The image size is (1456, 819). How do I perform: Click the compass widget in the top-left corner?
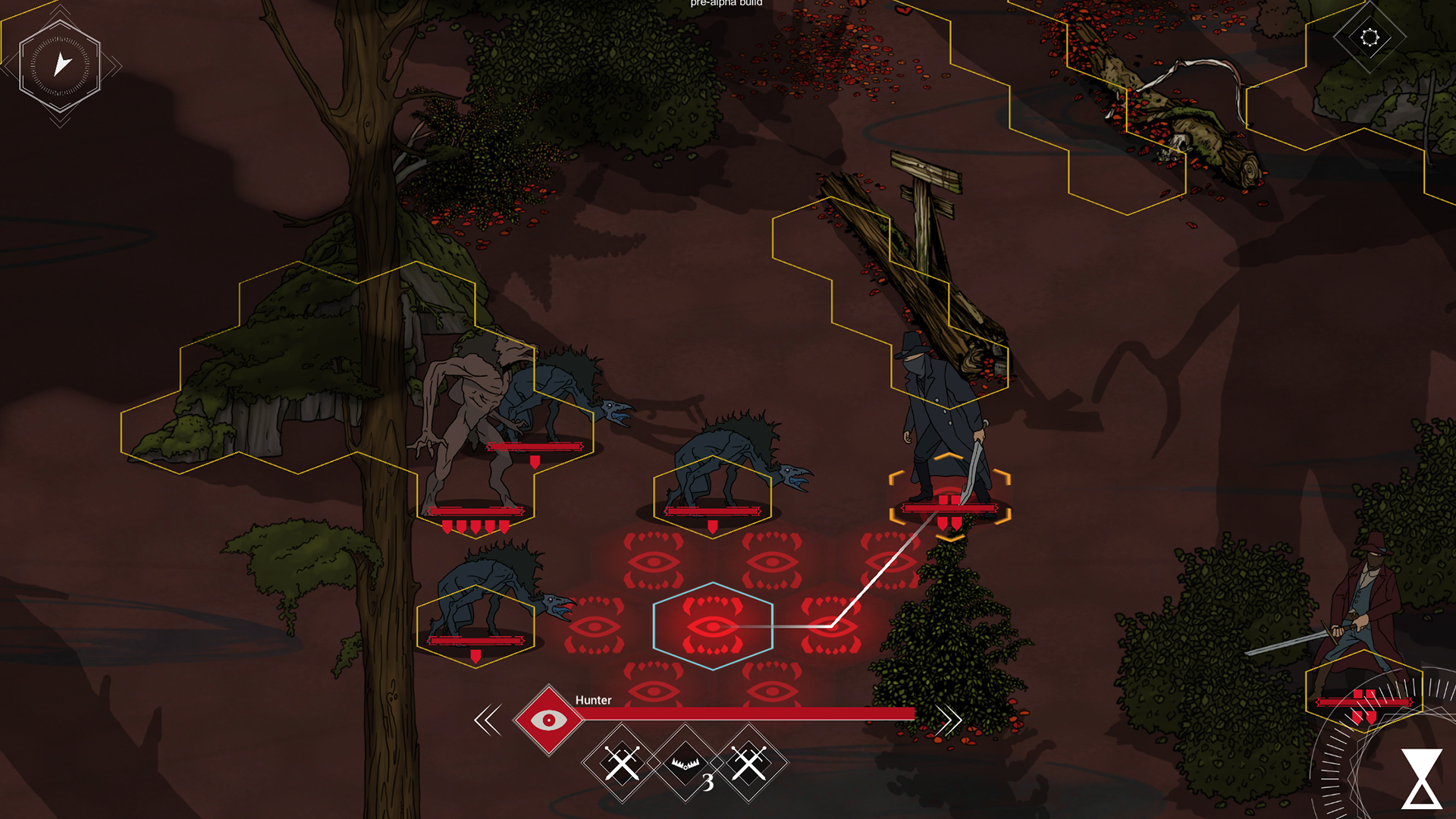(x=60, y=66)
